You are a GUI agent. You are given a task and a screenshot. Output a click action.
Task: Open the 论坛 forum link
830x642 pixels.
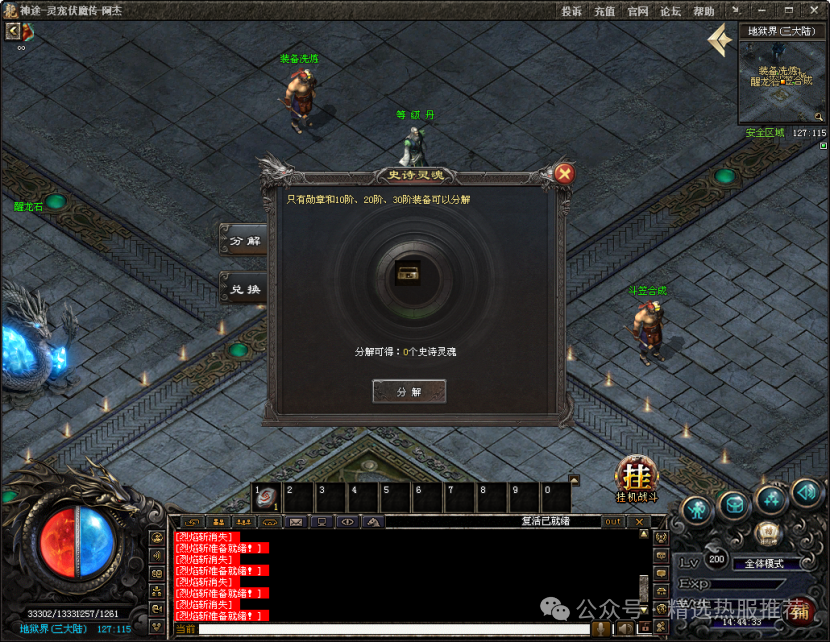tap(670, 11)
